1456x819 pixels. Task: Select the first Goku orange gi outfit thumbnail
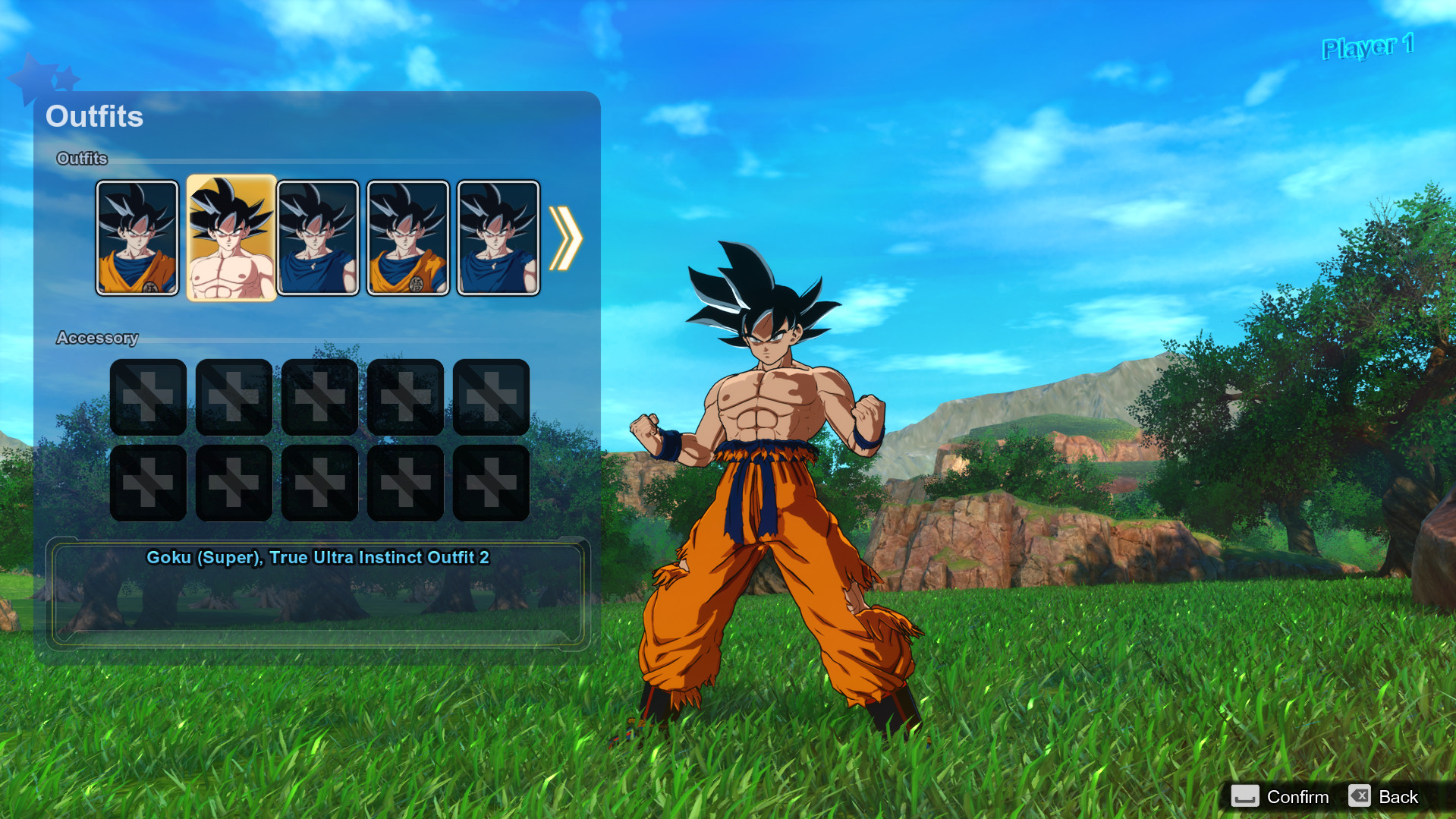click(138, 237)
